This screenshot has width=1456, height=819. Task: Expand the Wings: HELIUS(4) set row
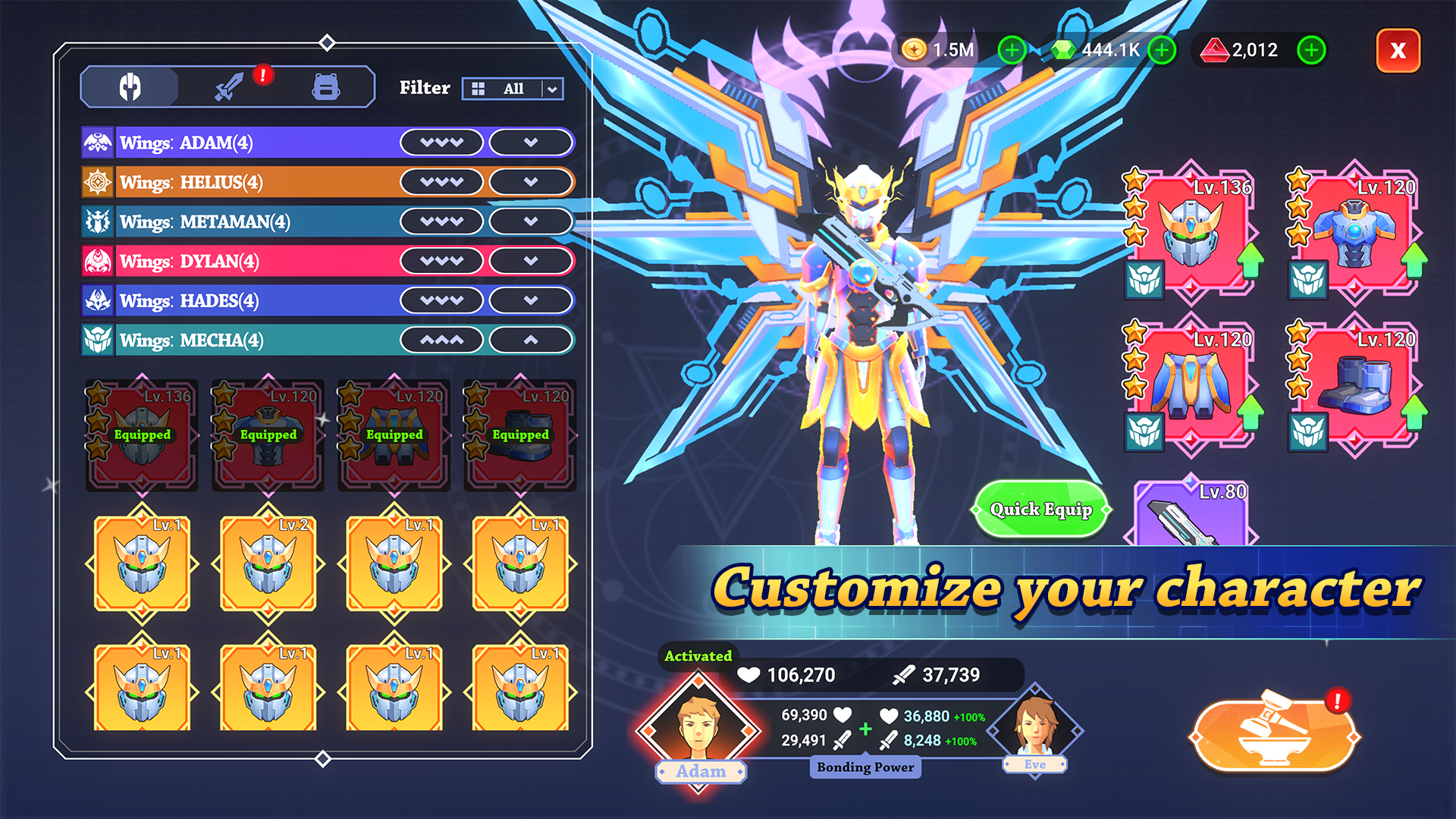(530, 182)
